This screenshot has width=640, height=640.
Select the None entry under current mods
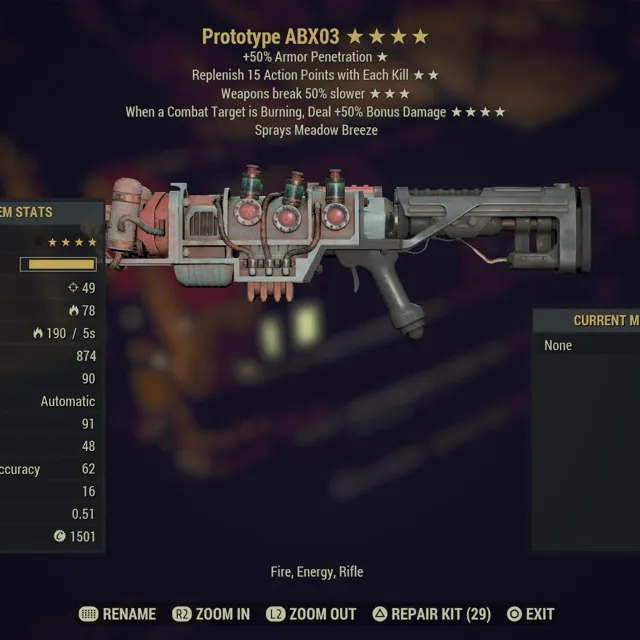click(559, 345)
